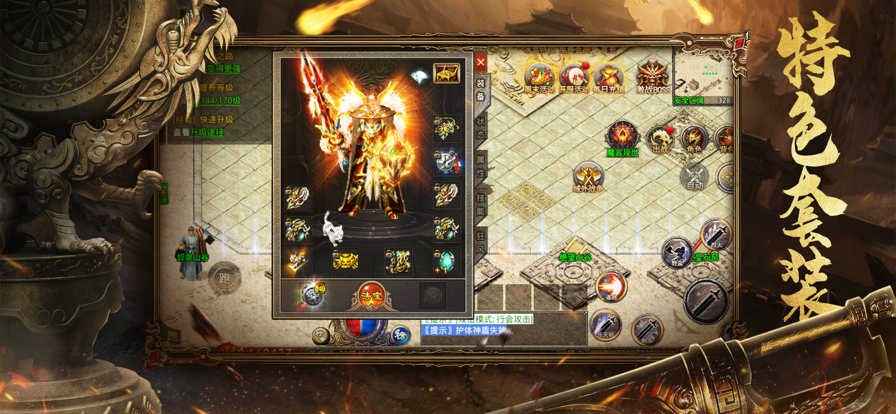Toggle the 自动 auto-battle button
The height and width of the screenshot is (414, 896).
point(694,178)
